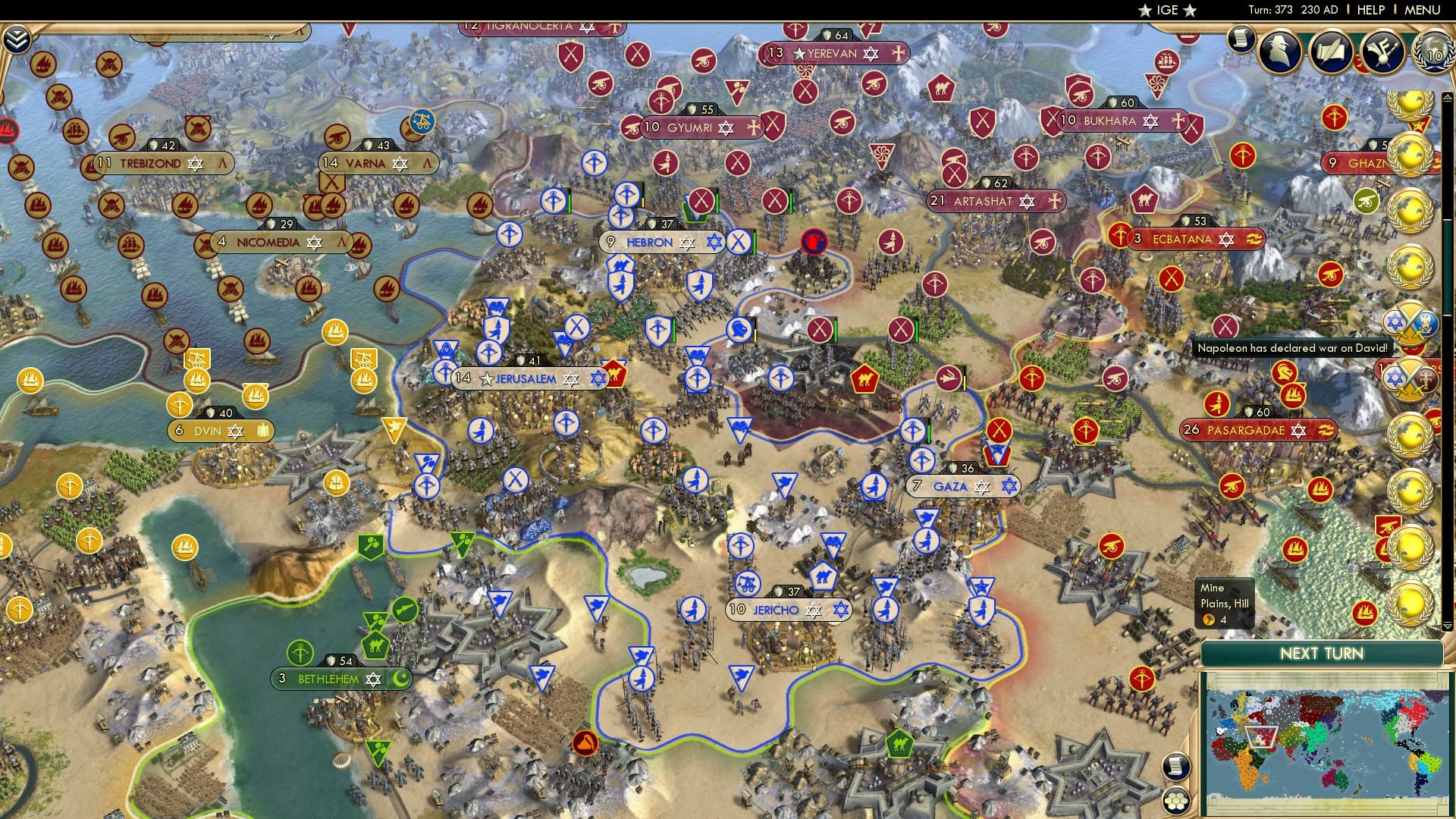Screen dimensions: 1456x819
Task: Toggle the hexagon map icon below the minimap
Action: 1176,801
